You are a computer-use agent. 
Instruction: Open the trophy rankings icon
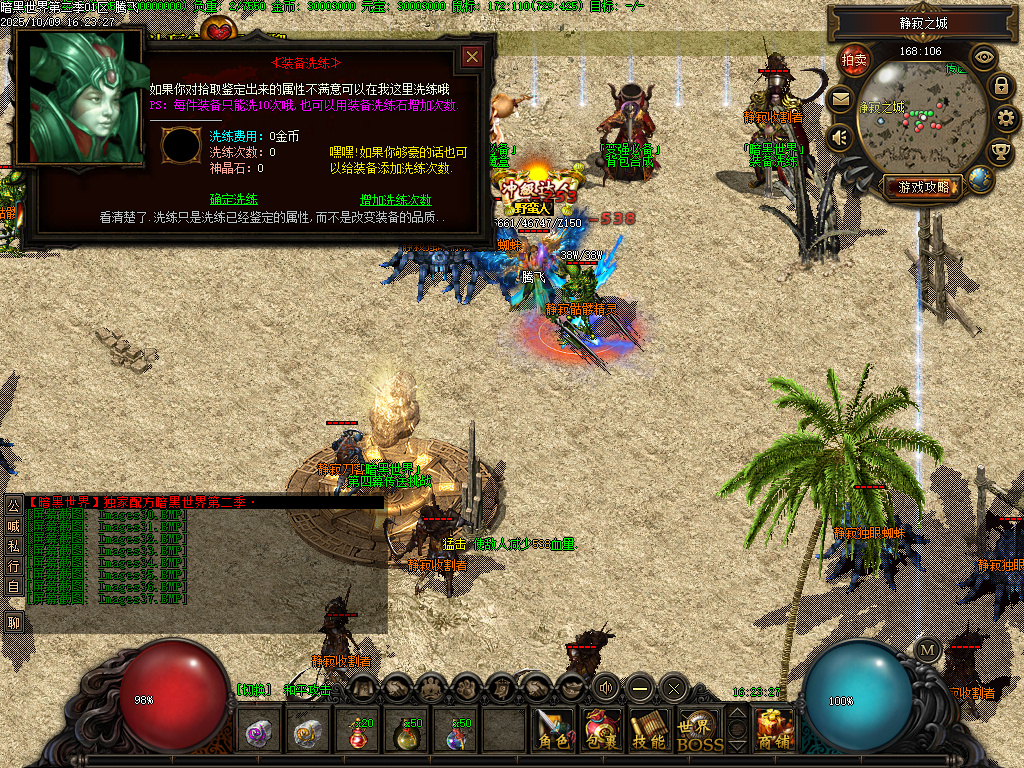pyautogui.click(x=1000, y=152)
